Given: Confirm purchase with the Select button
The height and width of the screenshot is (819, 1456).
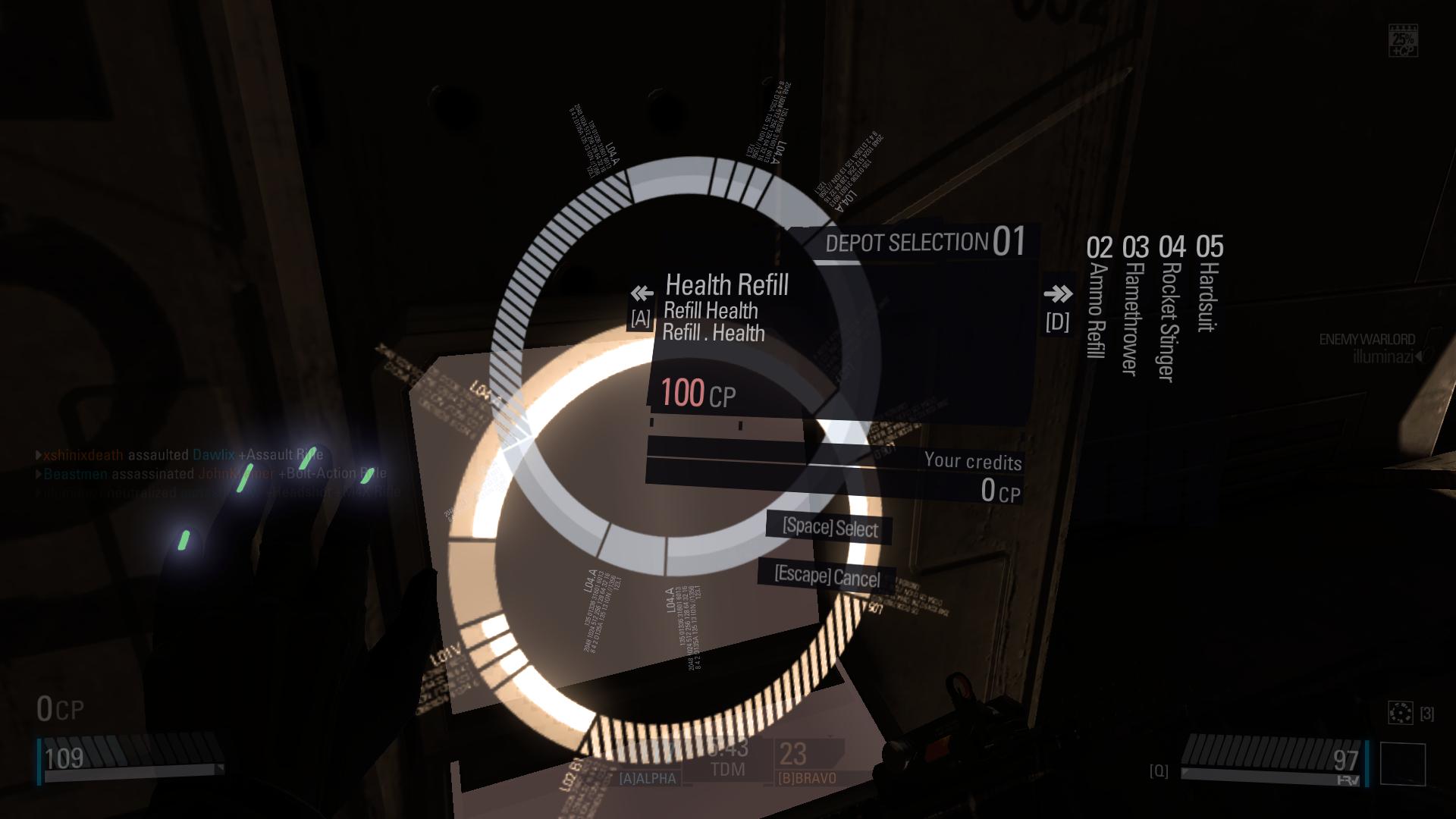Looking at the screenshot, I should 830,528.
